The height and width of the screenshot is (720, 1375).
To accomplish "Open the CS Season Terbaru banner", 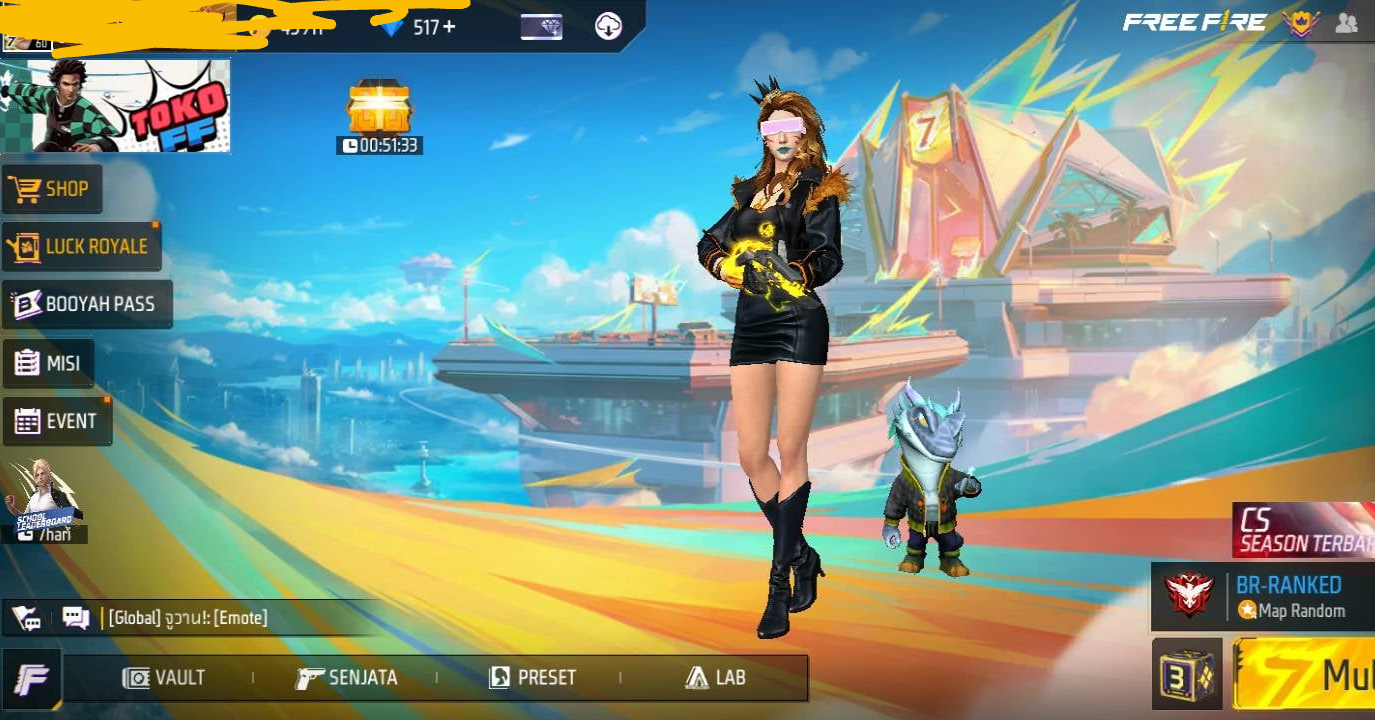I will coord(1303,530).
